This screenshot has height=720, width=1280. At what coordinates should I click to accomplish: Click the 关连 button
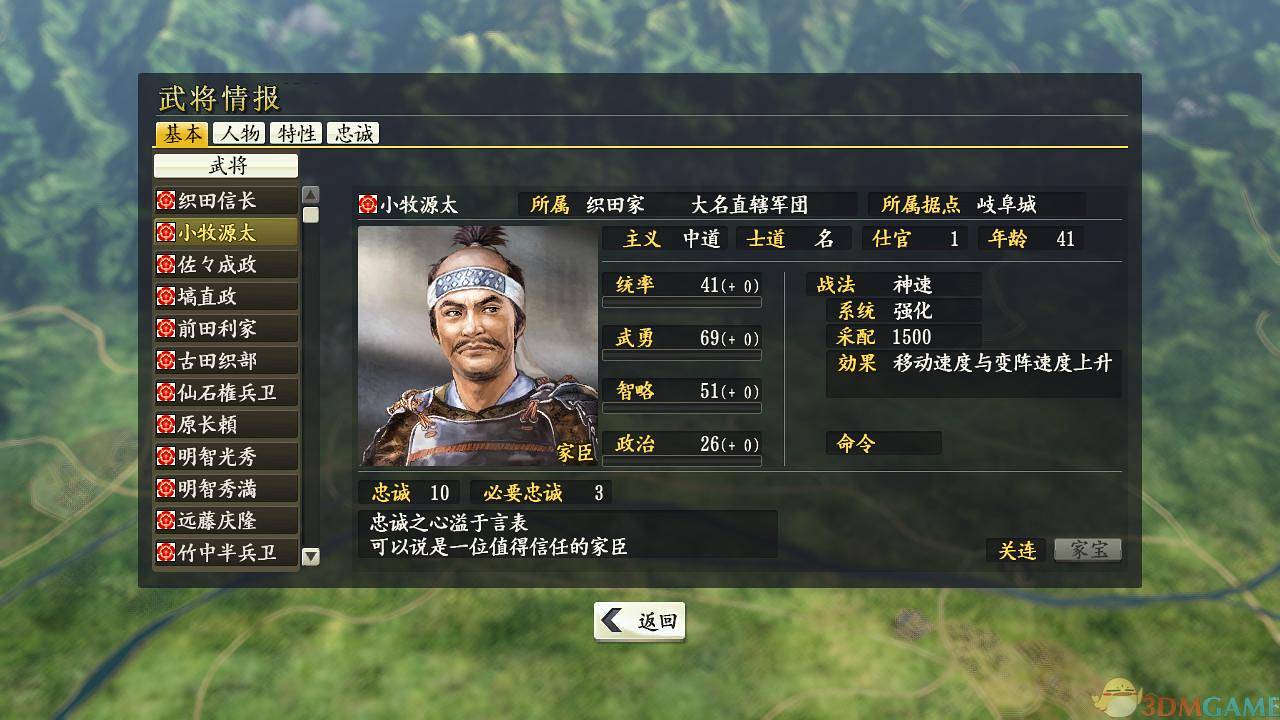(1016, 550)
